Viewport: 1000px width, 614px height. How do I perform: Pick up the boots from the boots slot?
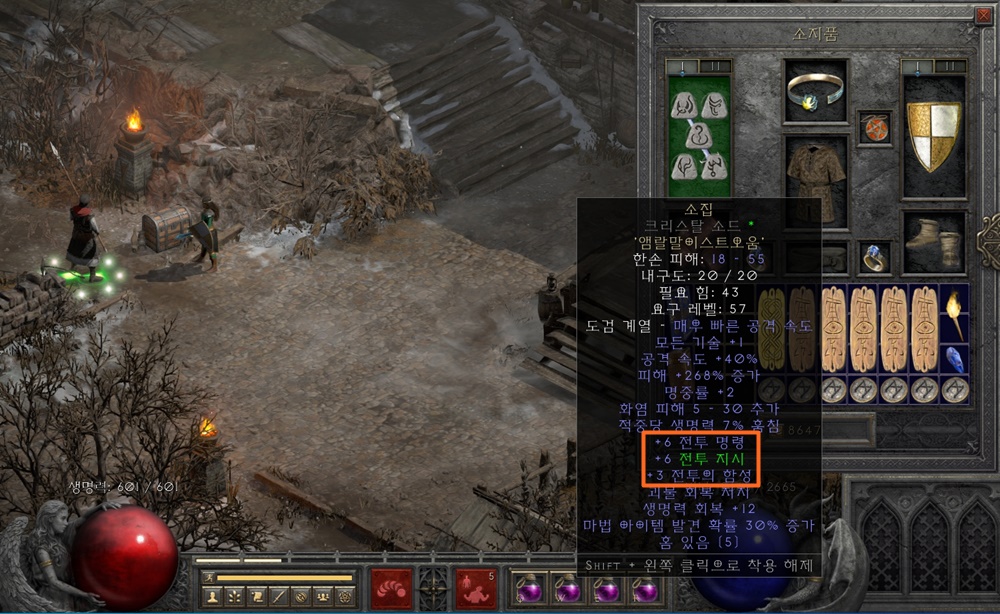934,242
